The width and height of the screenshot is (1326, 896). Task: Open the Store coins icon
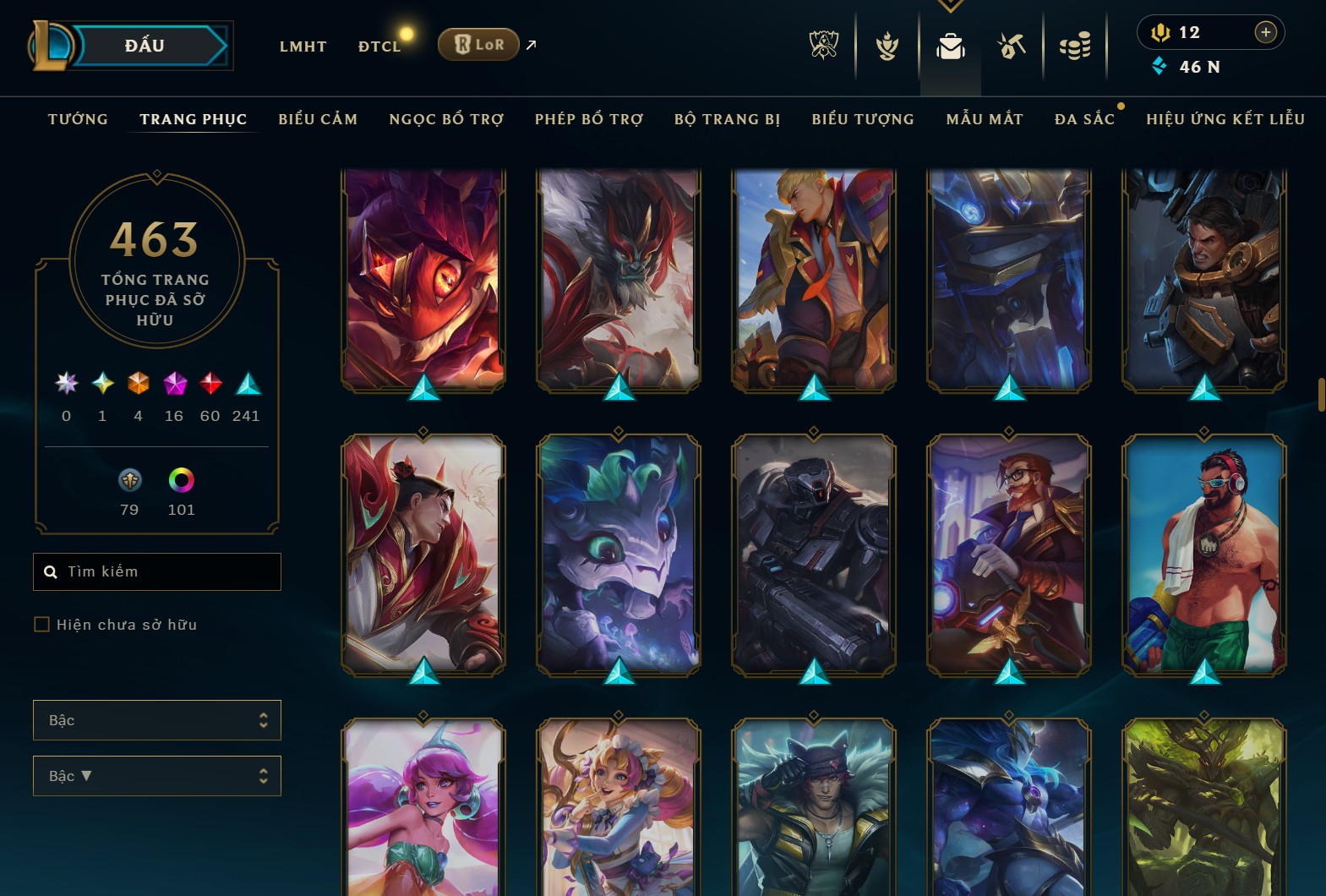coord(1074,46)
